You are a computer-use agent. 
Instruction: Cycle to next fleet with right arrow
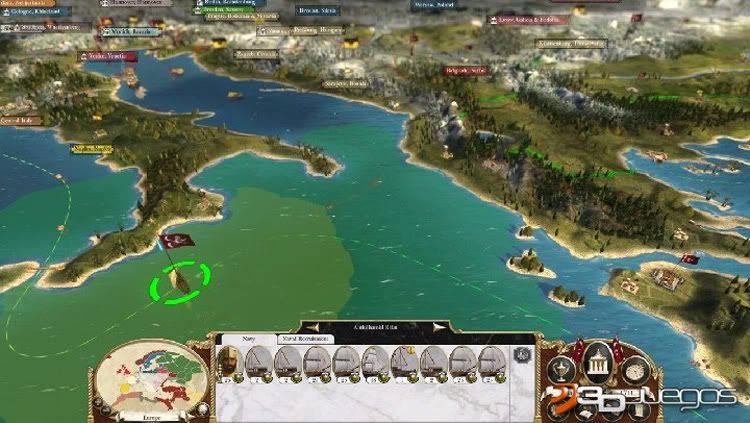click(x=437, y=326)
